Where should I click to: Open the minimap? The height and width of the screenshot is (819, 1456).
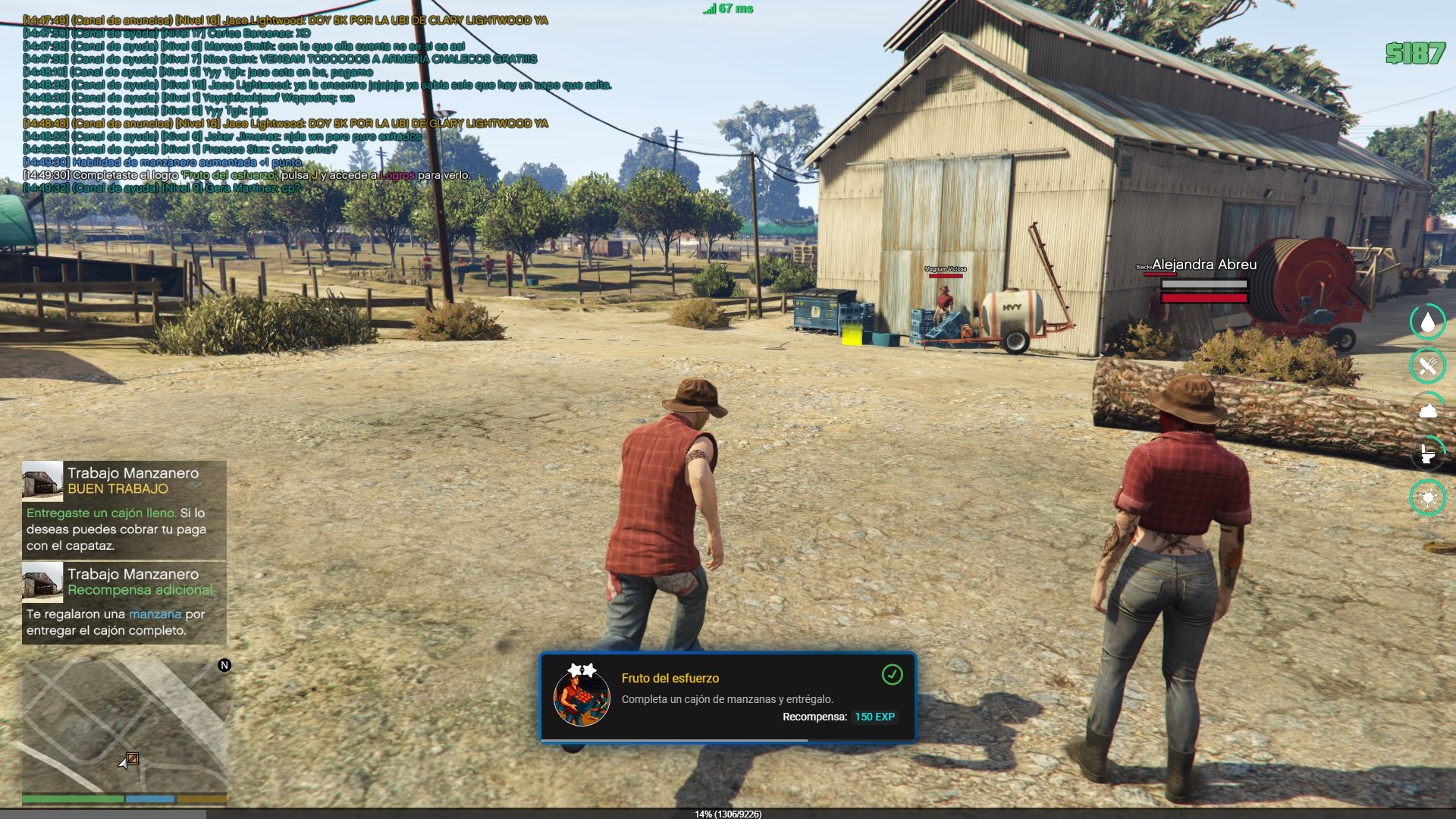coord(124,724)
